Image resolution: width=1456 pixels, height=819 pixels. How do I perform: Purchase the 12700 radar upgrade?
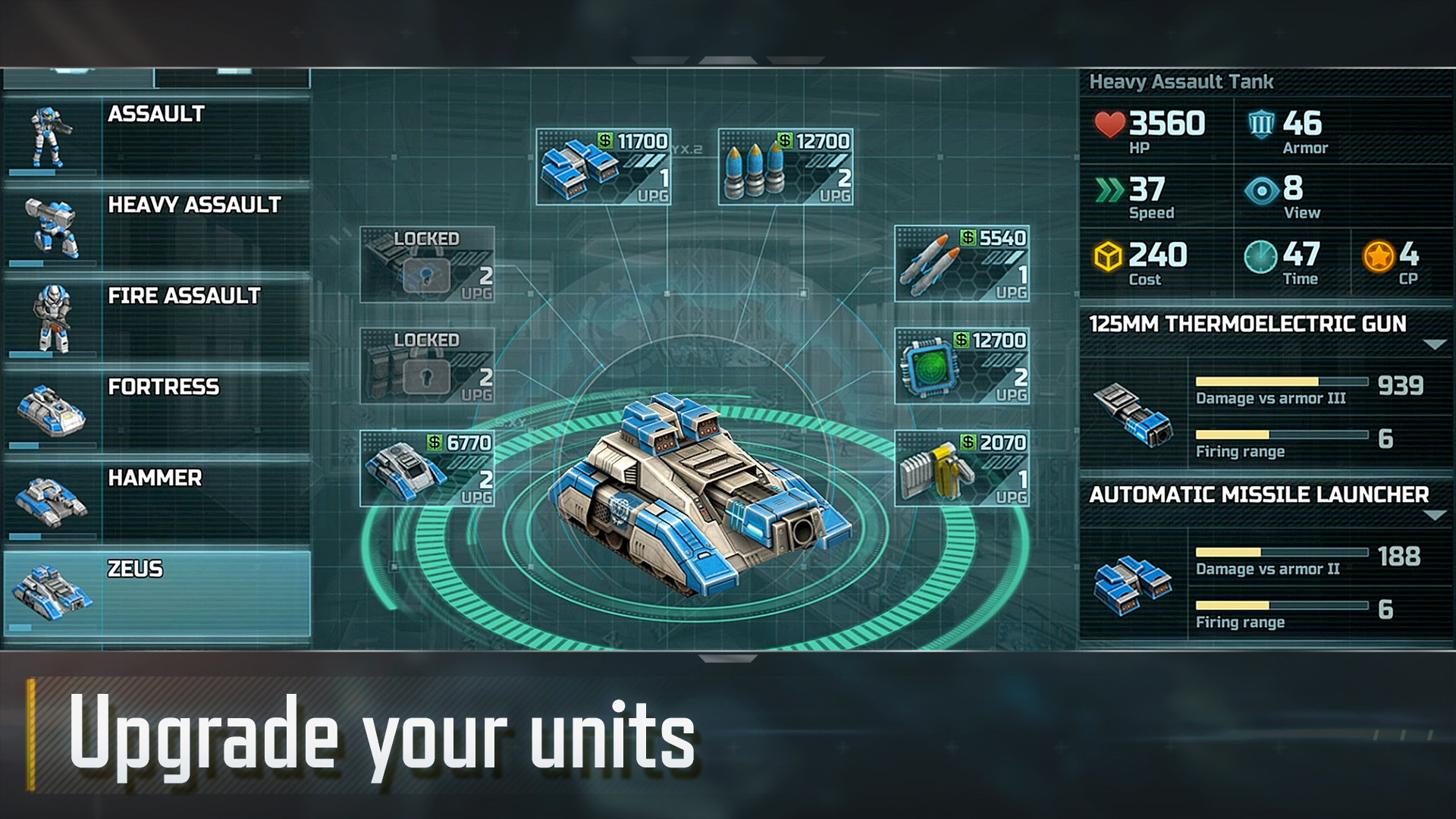(x=962, y=366)
